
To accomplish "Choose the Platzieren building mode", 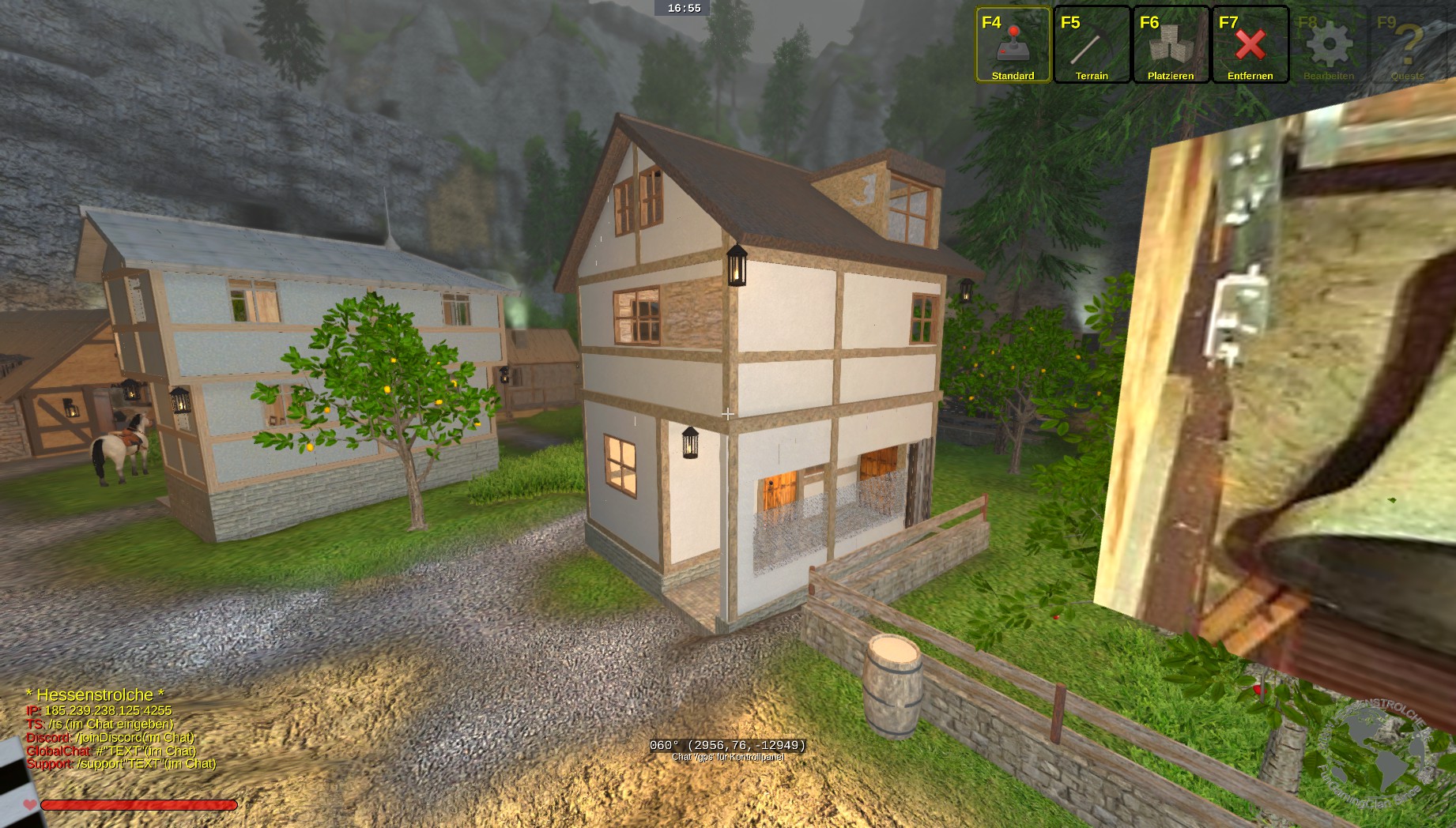I will [x=1171, y=45].
